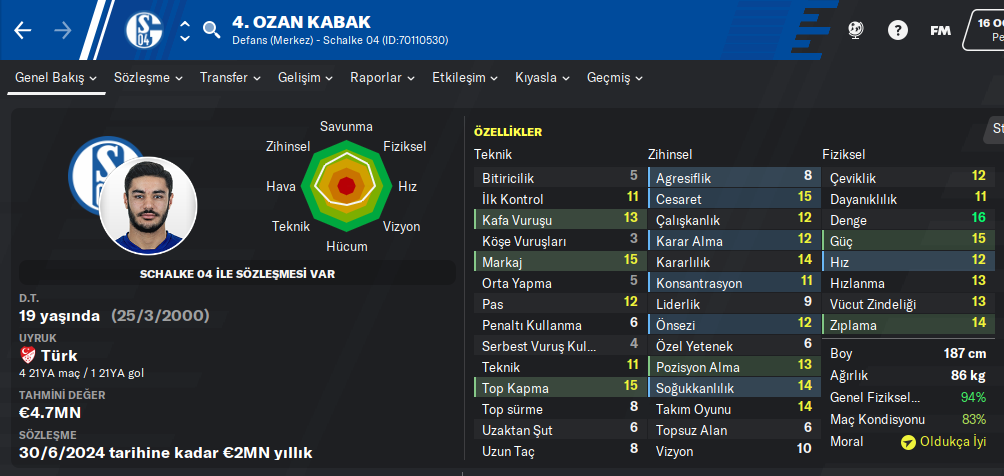Click the magnifying glass search icon
This screenshot has width=1004, height=476.
pyautogui.click(x=211, y=30)
